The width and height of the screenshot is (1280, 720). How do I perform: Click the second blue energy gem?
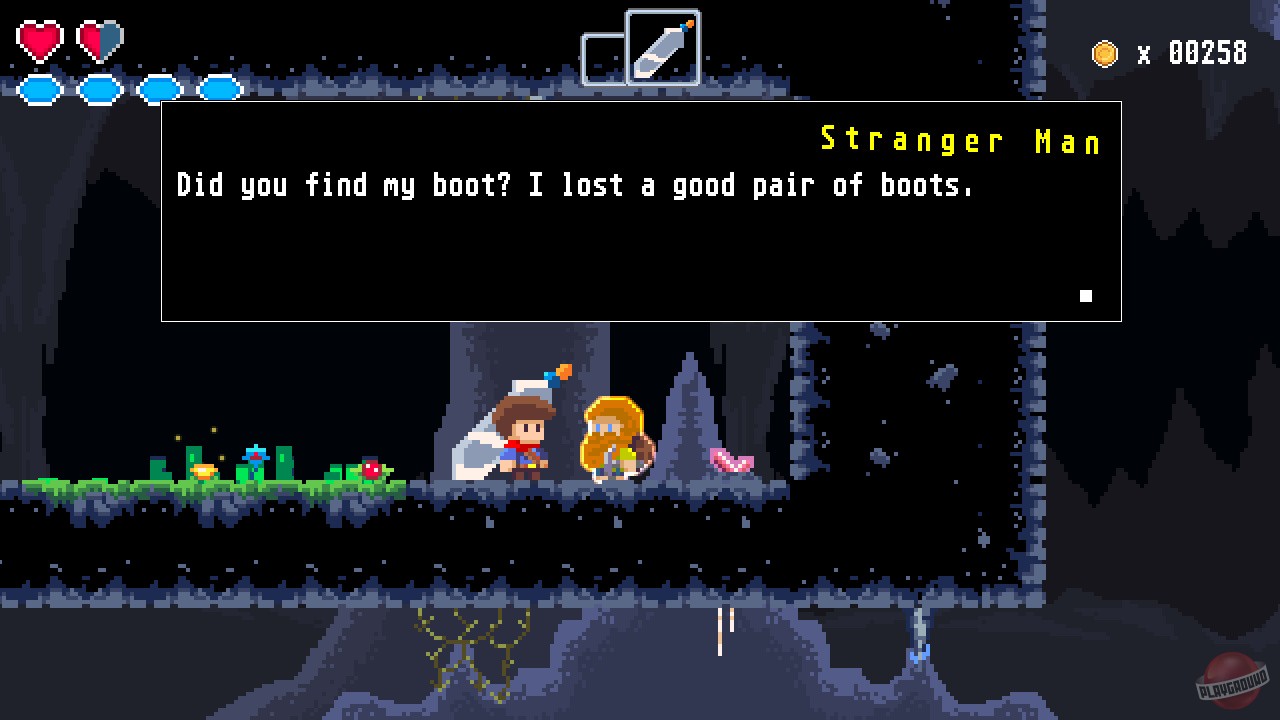tap(99, 89)
